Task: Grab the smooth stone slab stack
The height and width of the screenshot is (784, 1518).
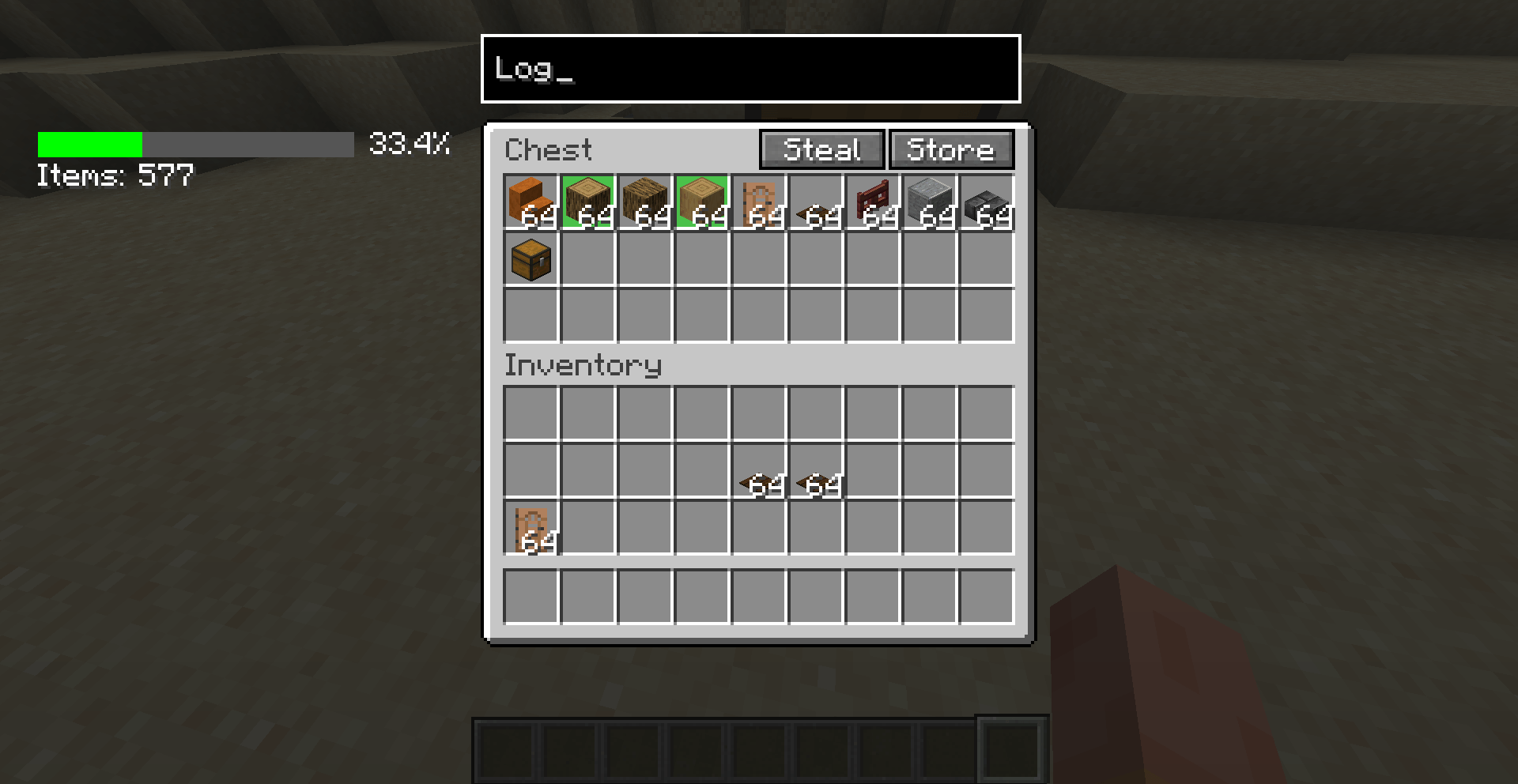Action: point(987,202)
